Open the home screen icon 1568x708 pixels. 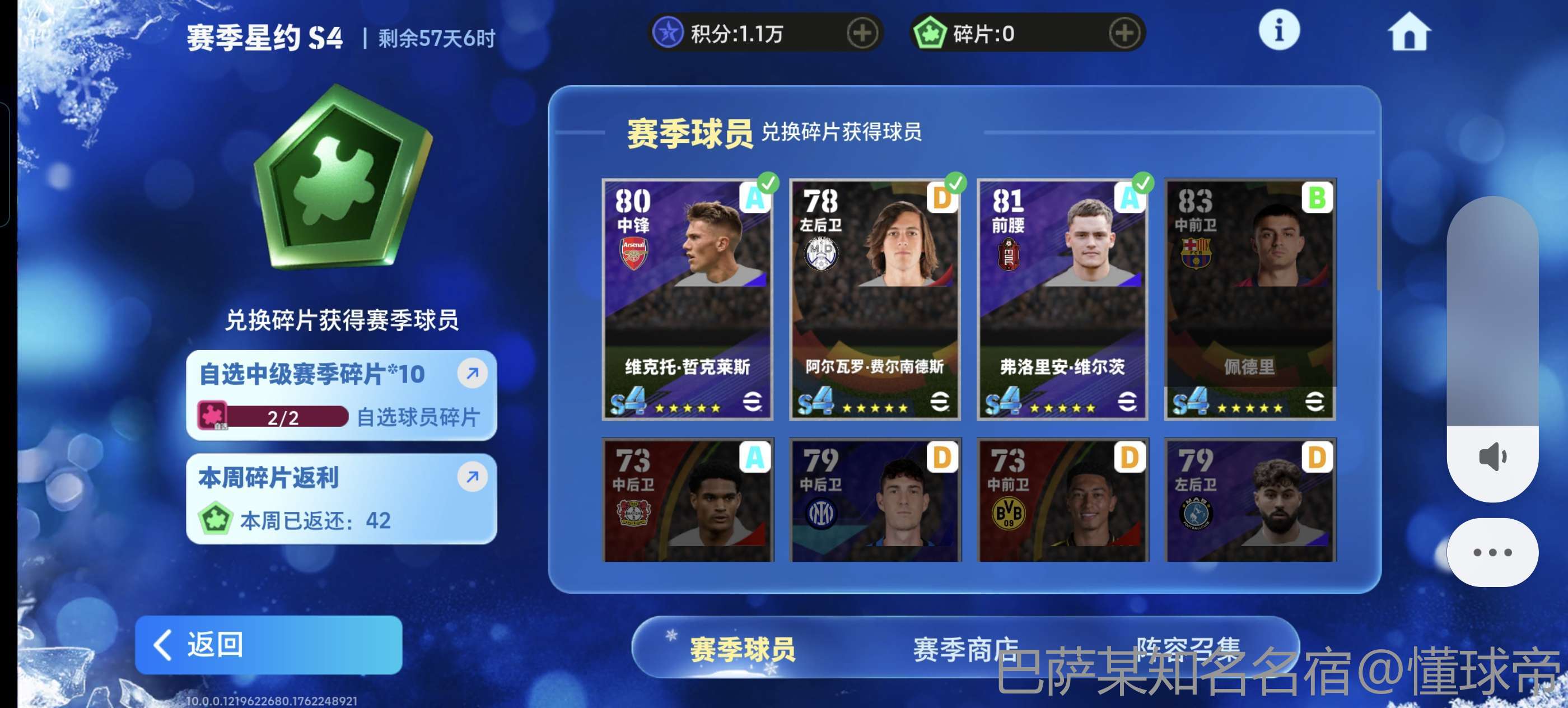pyautogui.click(x=1408, y=32)
